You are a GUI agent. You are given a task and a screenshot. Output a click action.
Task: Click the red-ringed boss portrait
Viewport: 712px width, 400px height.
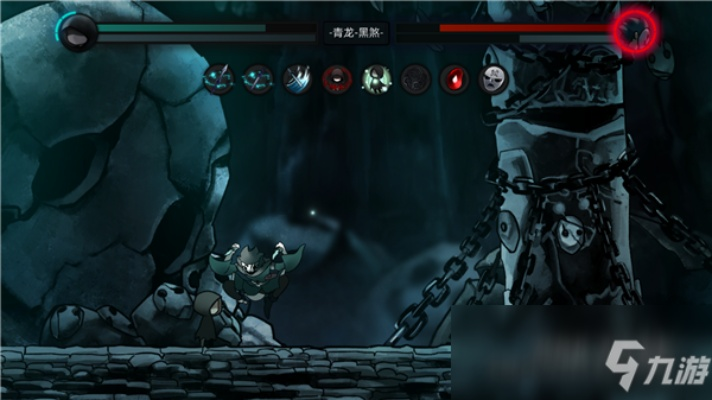click(635, 31)
